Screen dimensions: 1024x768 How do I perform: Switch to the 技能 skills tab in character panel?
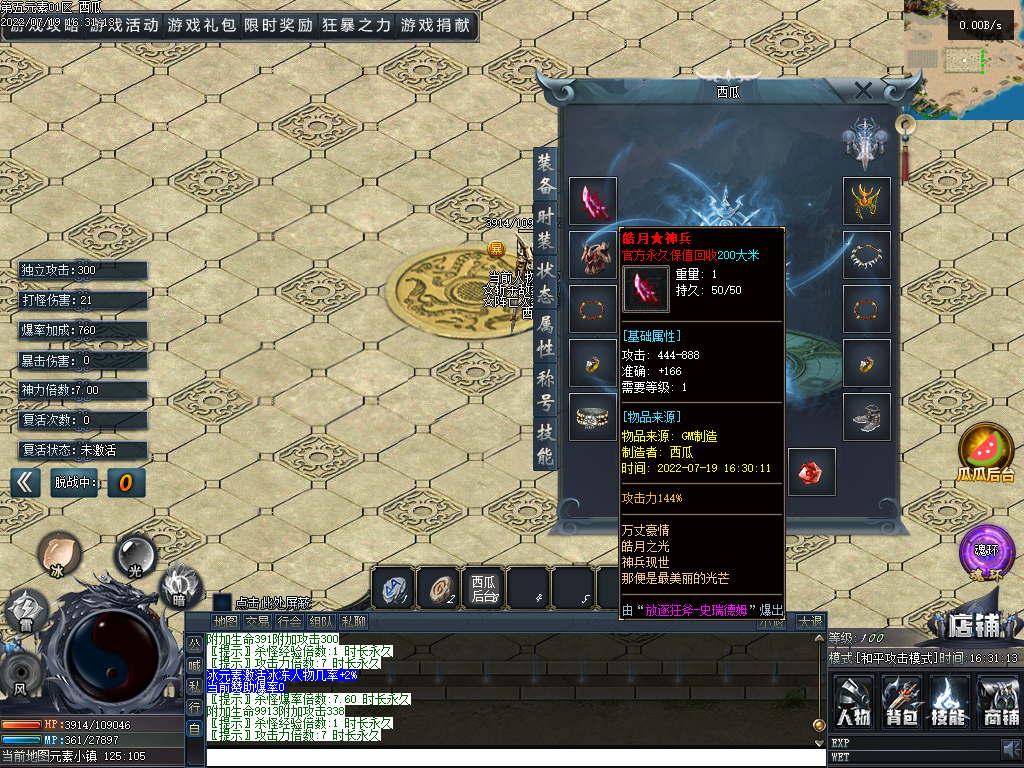click(x=545, y=445)
